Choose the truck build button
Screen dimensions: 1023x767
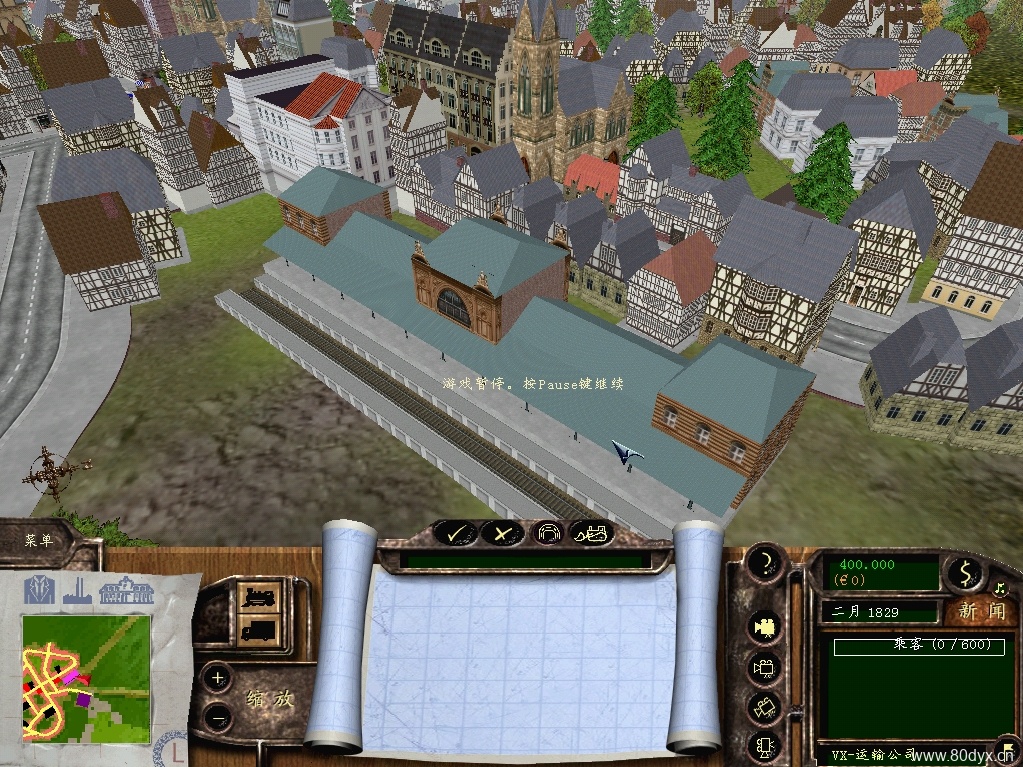point(259,629)
